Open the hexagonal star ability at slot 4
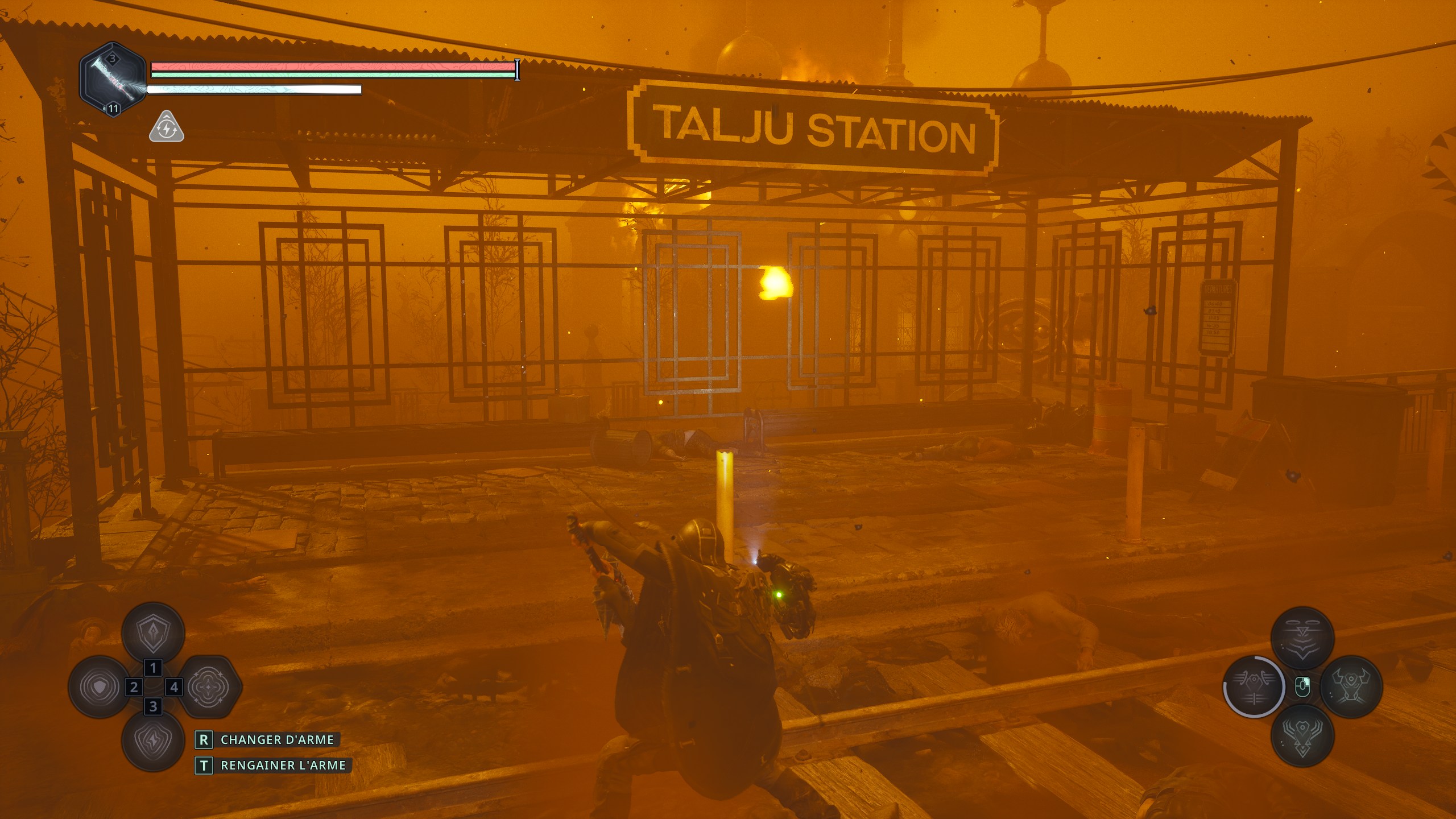 pyautogui.click(x=208, y=687)
